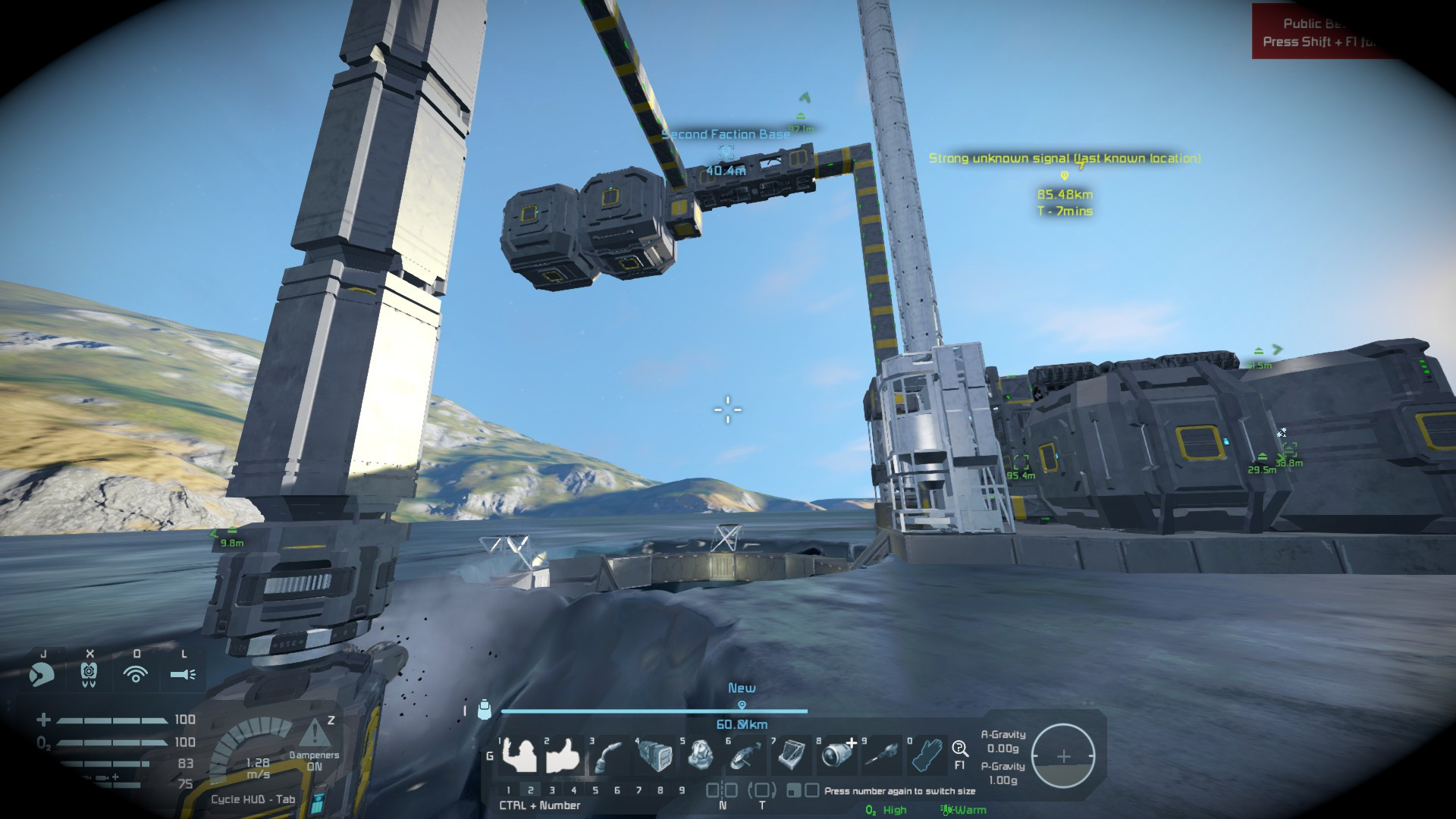Equip the welder from the hotbar
Viewport: 1456px width, 819px height.
pyautogui.click(x=609, y=755)
